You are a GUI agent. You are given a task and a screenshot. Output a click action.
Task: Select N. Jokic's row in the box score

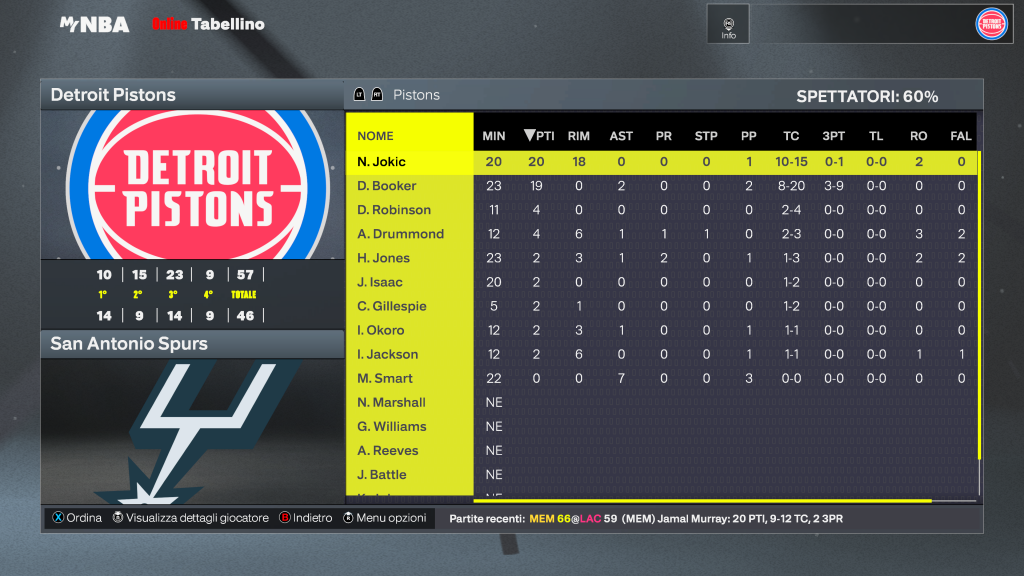point(381,162)
